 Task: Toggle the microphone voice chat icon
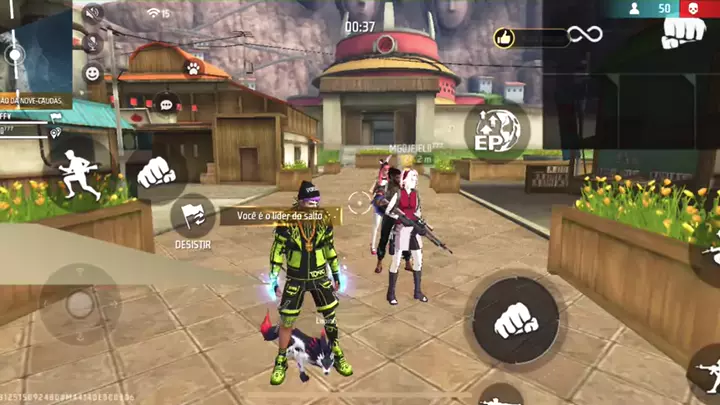[x=93, y=43]
